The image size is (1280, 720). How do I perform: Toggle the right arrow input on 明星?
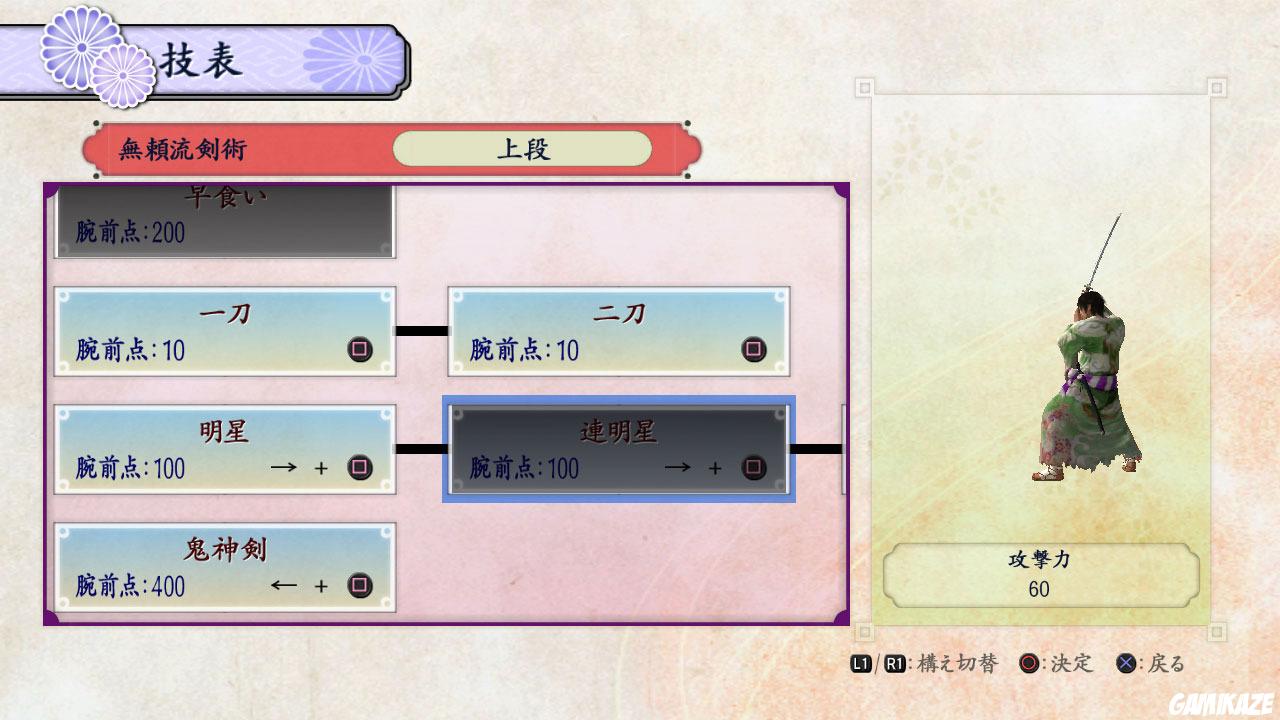point(283,468)
